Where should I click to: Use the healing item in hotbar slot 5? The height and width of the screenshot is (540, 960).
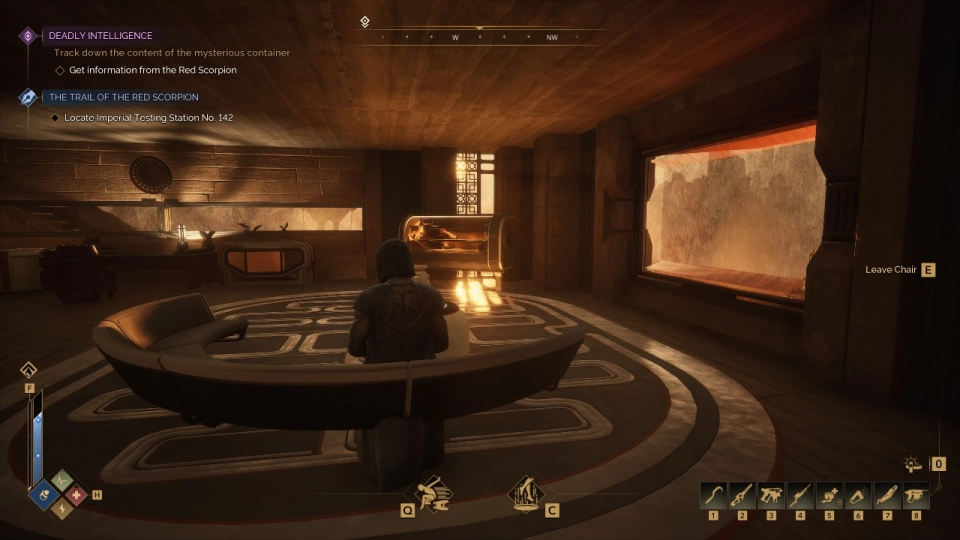click(x=829, y=494)
